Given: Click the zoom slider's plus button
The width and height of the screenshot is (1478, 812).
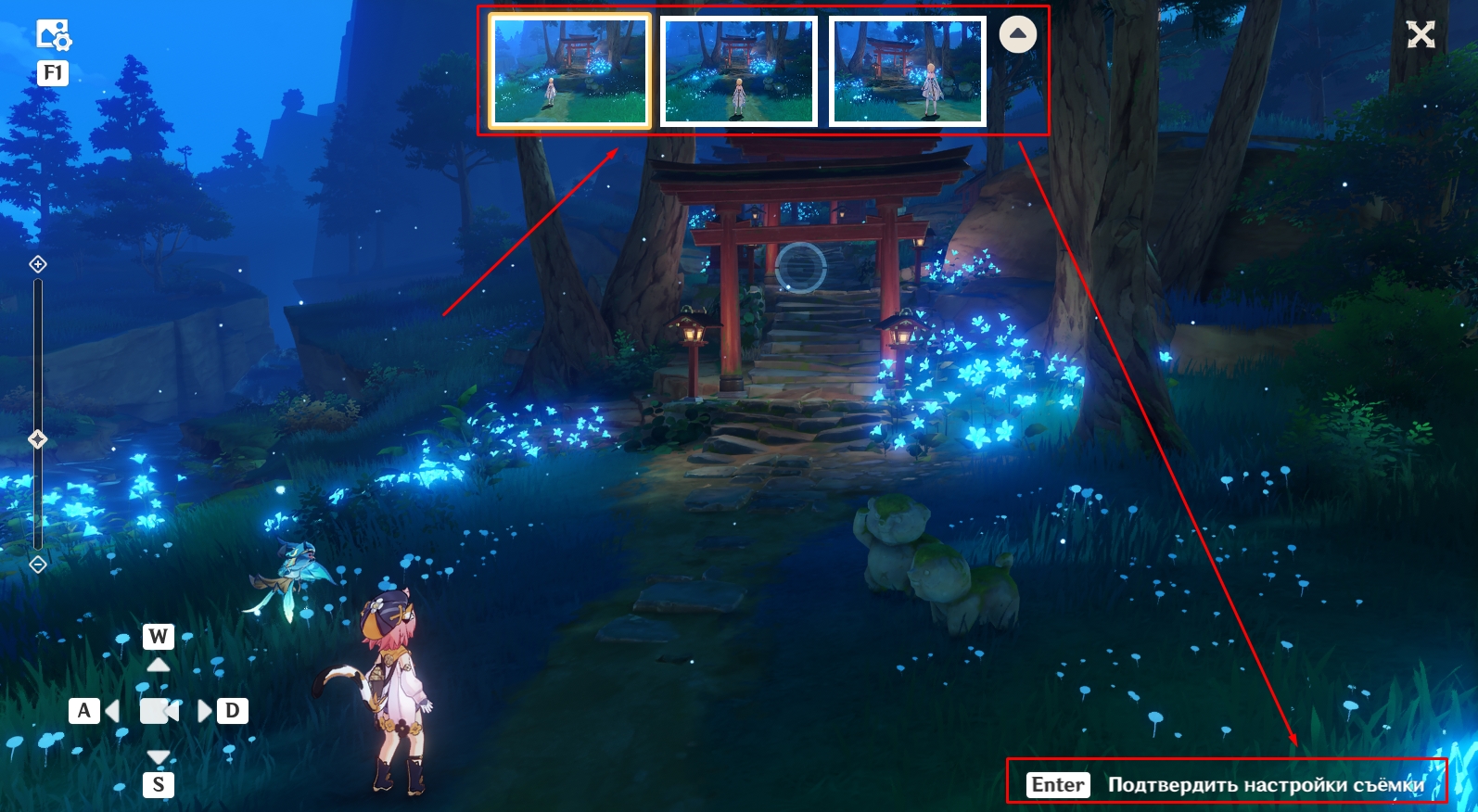Looking at the screenshot, I should coord(38,265).
